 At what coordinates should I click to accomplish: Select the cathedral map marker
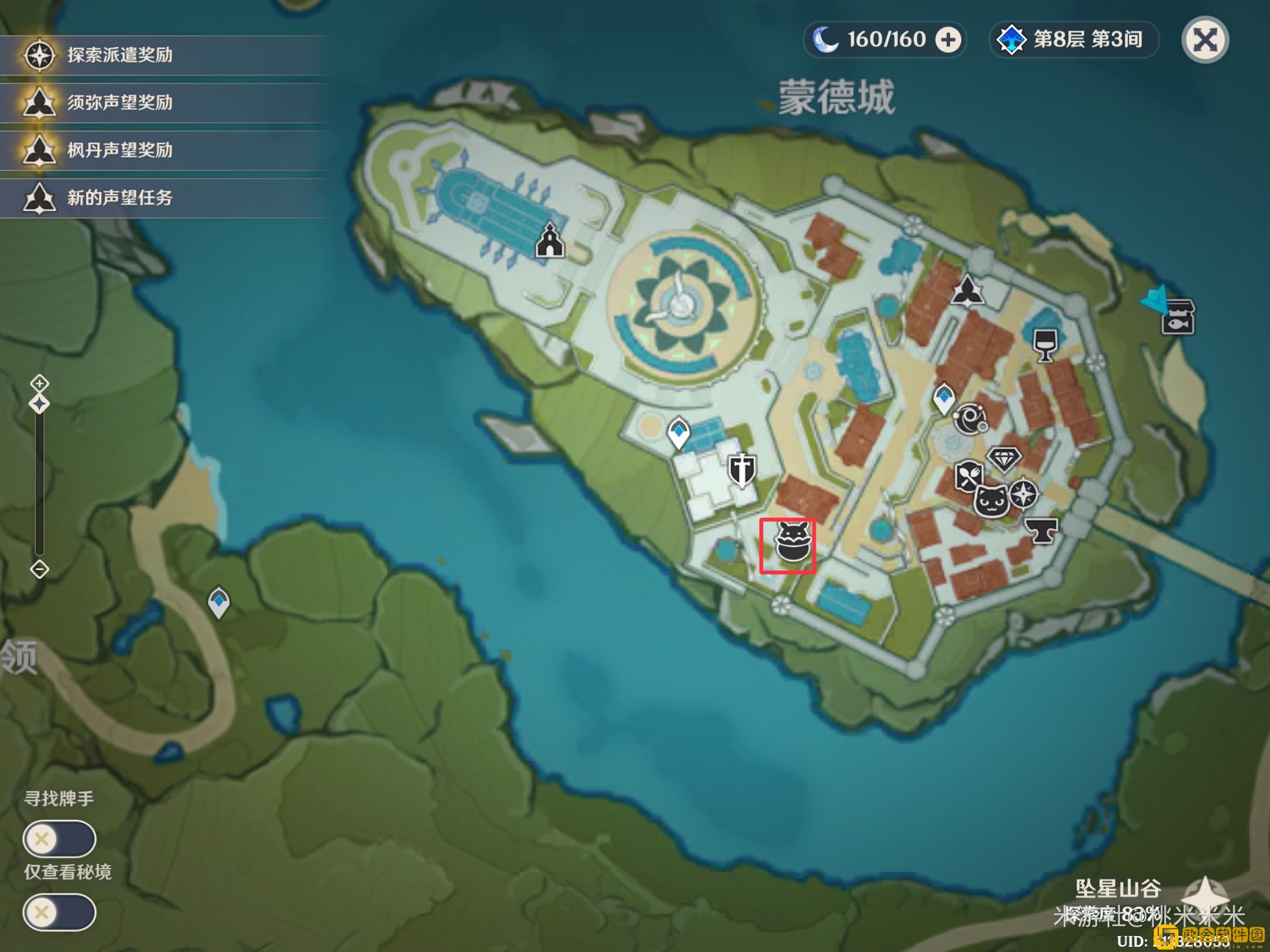click(549, 240)
